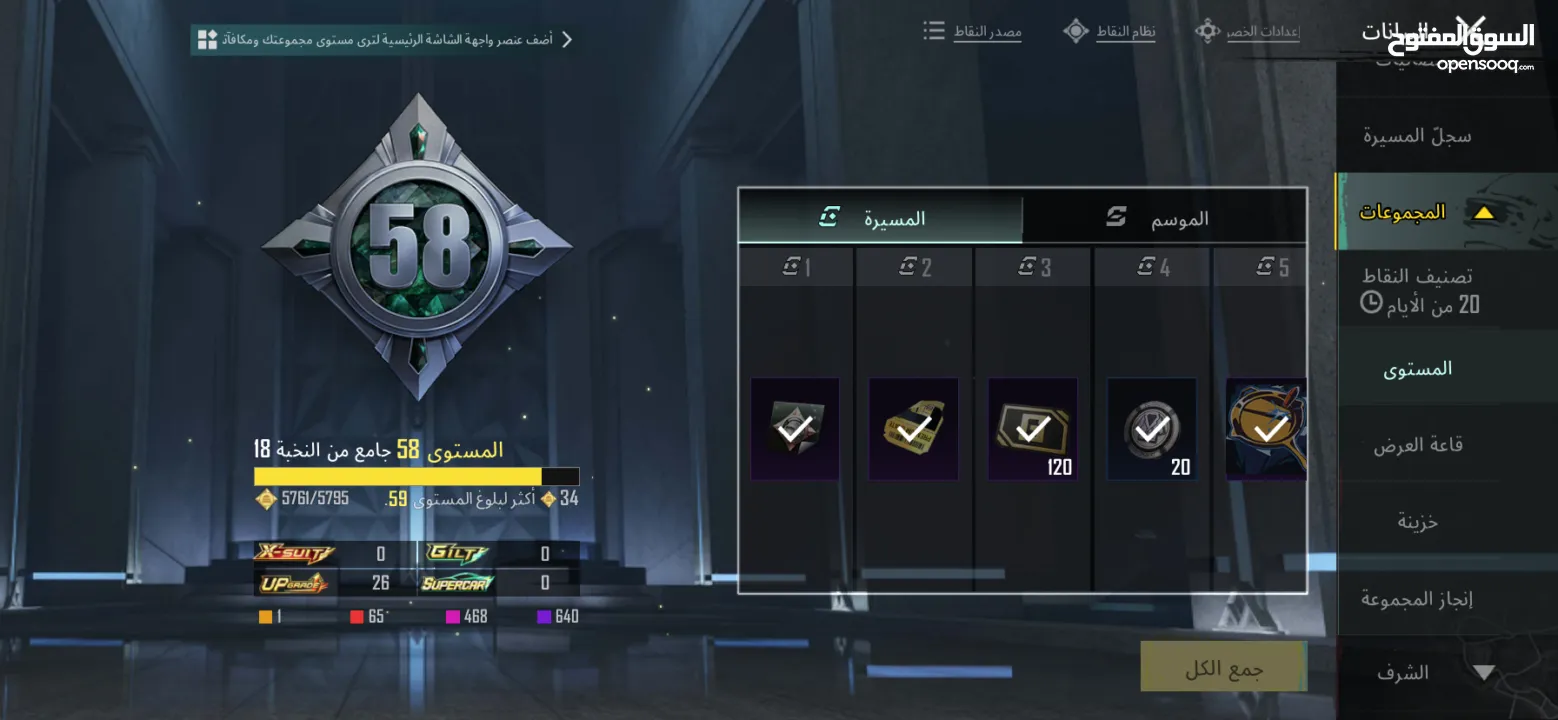Select the level 3 reward with 120

tap(1032, 429)
